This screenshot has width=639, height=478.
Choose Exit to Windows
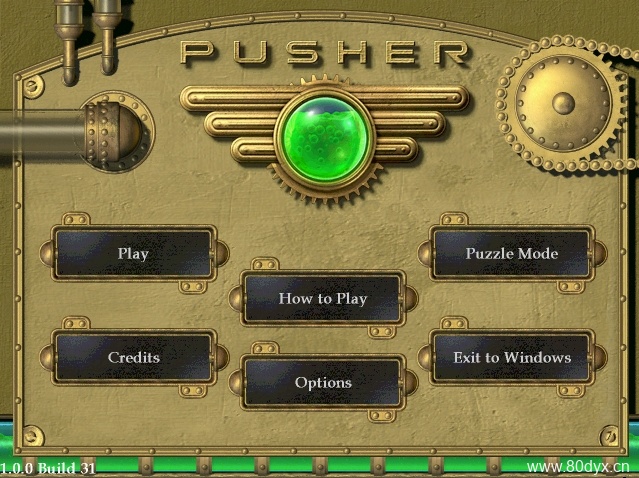tap(511, 357)
